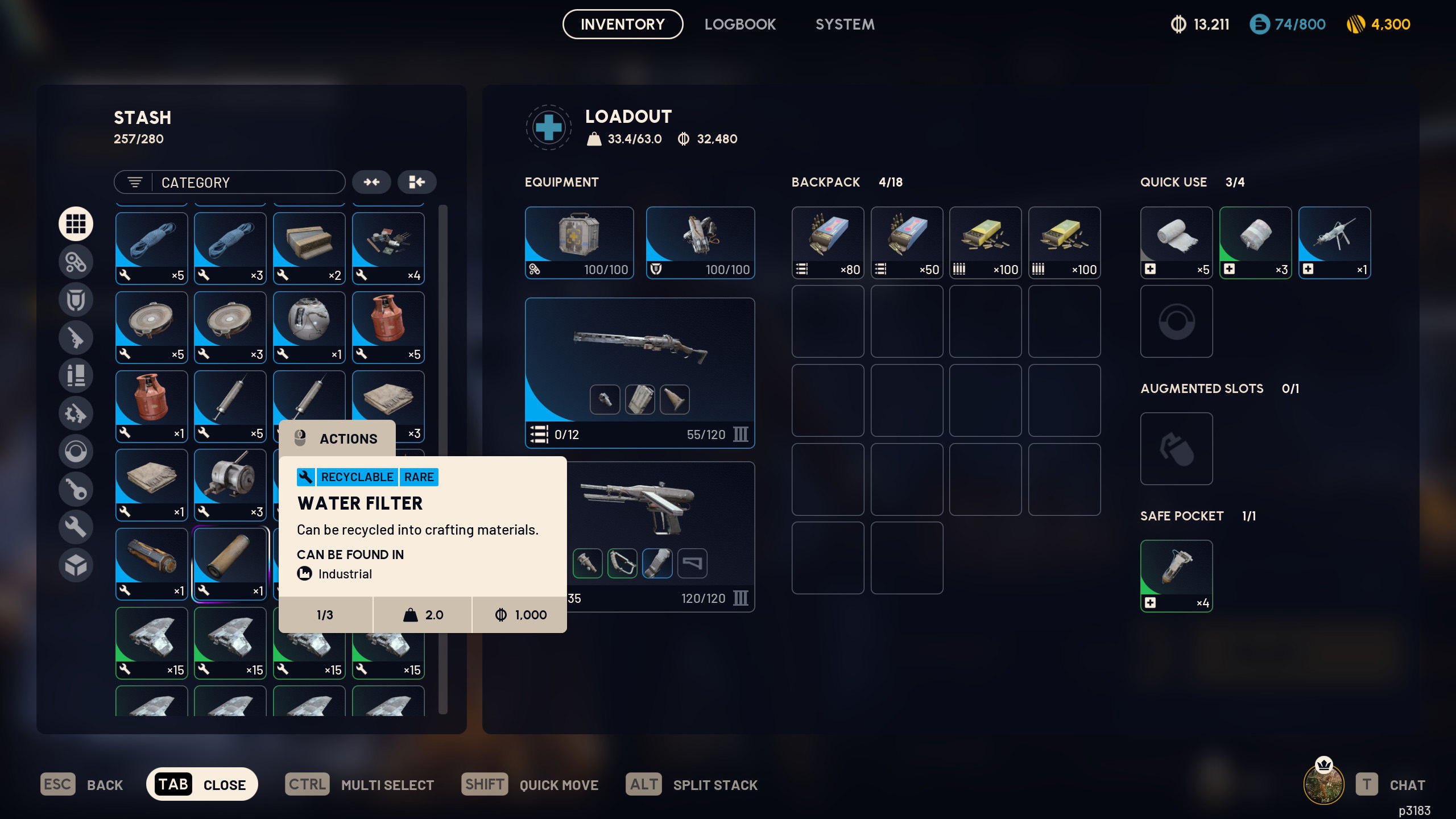Select the shield equipment slot
The width and height of the screenshot is (1456, 819).
click(700, 242)
